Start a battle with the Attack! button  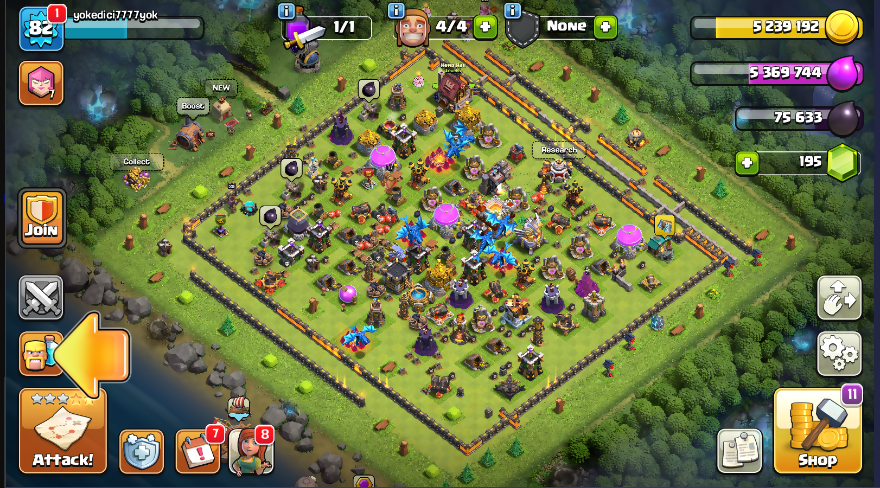62,430
